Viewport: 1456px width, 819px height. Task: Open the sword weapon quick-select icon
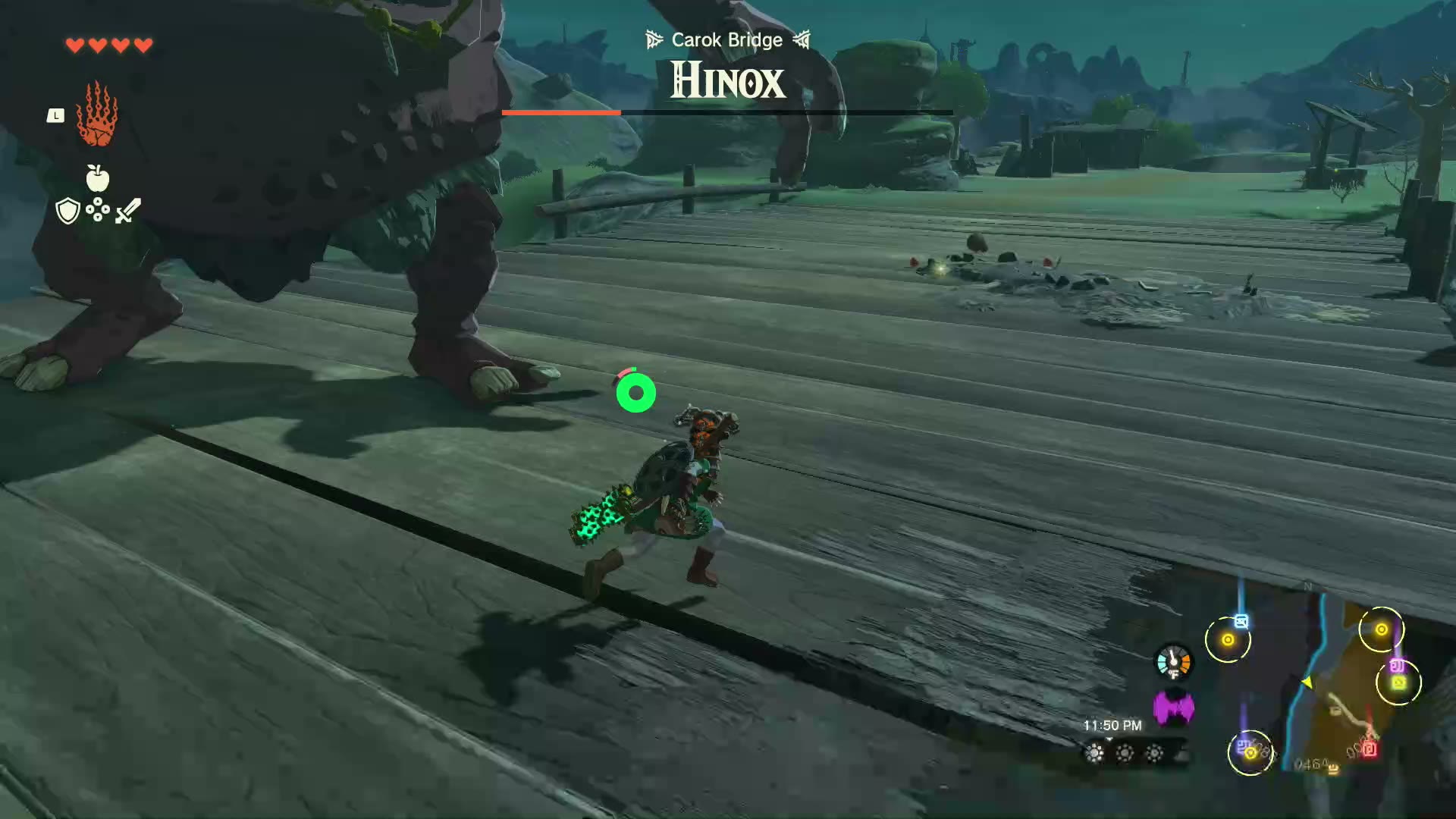pyautogui.click(x=128, y=210)
